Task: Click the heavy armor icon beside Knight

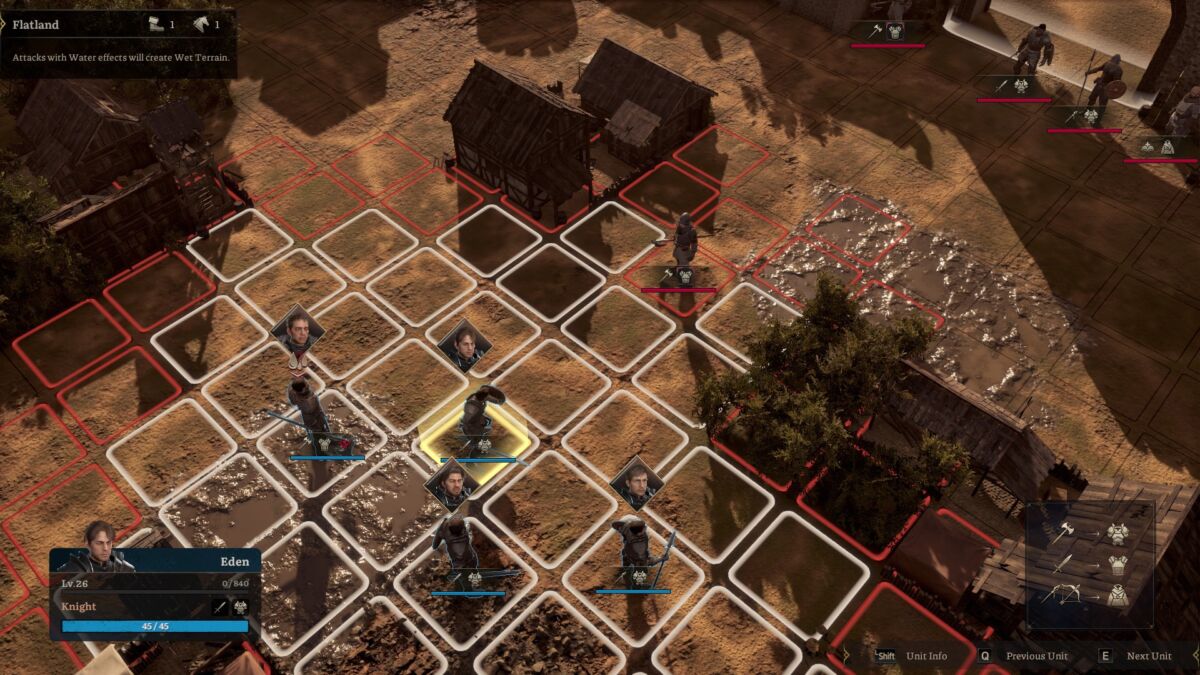Action: [241, 606]
